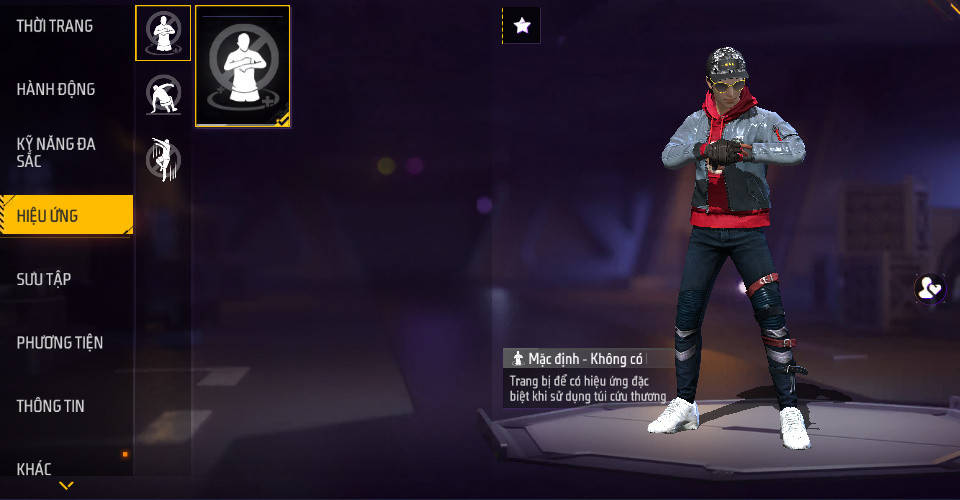Choose the KHÁC menu entry
This screenshot has width=960, height=500.
click(34, 468)
